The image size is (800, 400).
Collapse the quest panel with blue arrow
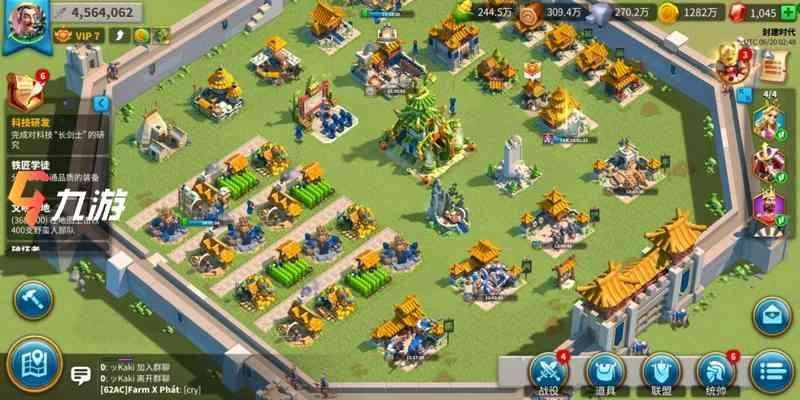[101, 103]
